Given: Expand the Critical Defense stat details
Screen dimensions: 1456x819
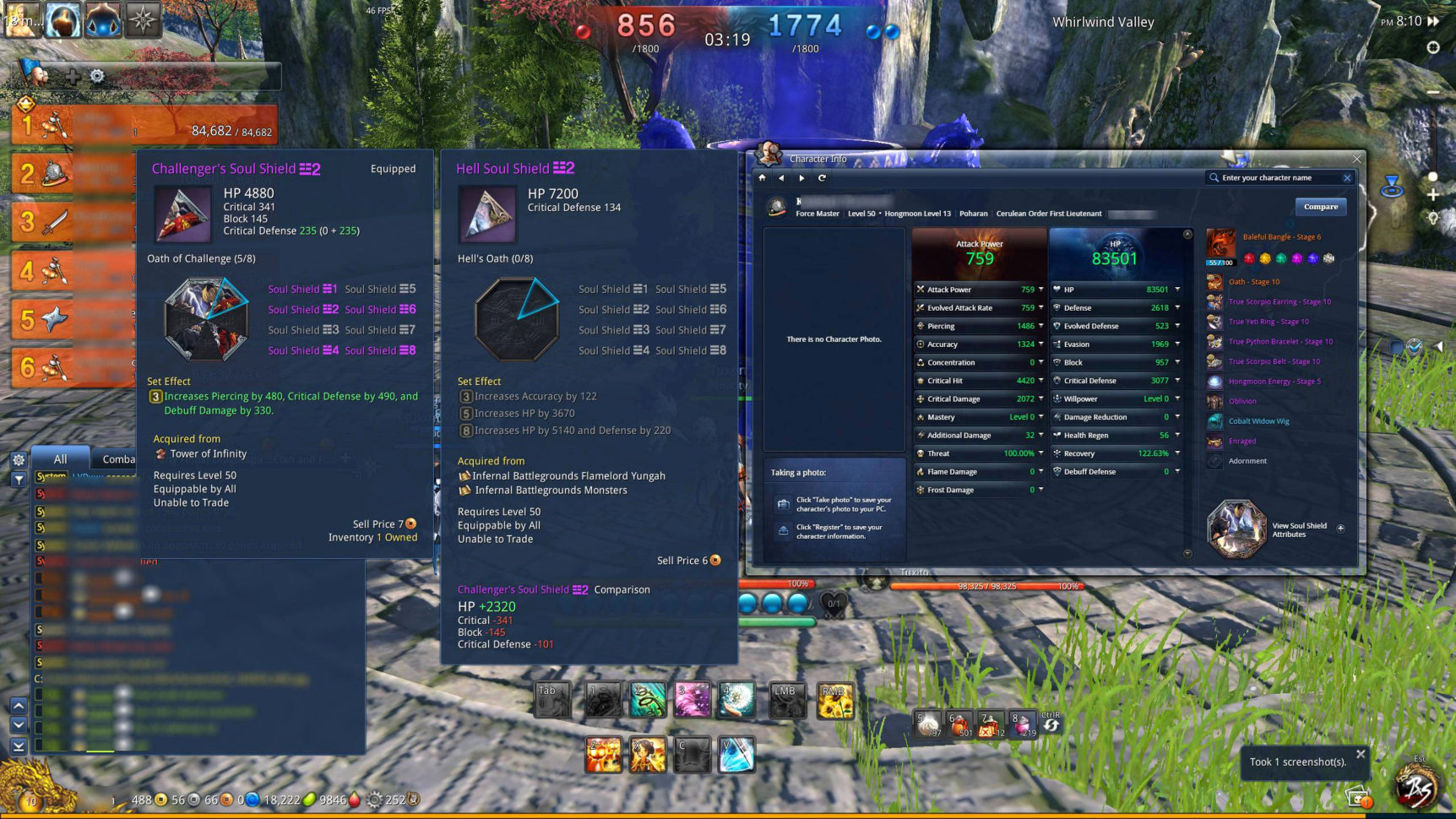Looking at the screenshot, I should pyautogui.click(x=1177, y=381).
